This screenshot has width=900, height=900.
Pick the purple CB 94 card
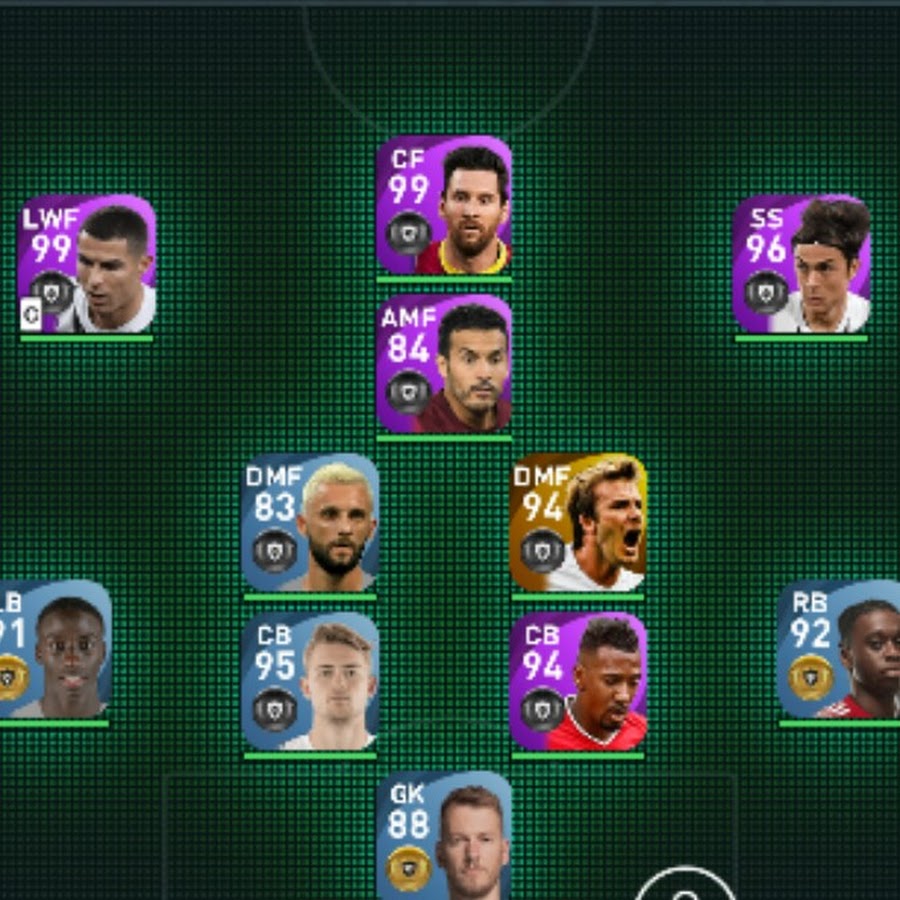[578, 682]
